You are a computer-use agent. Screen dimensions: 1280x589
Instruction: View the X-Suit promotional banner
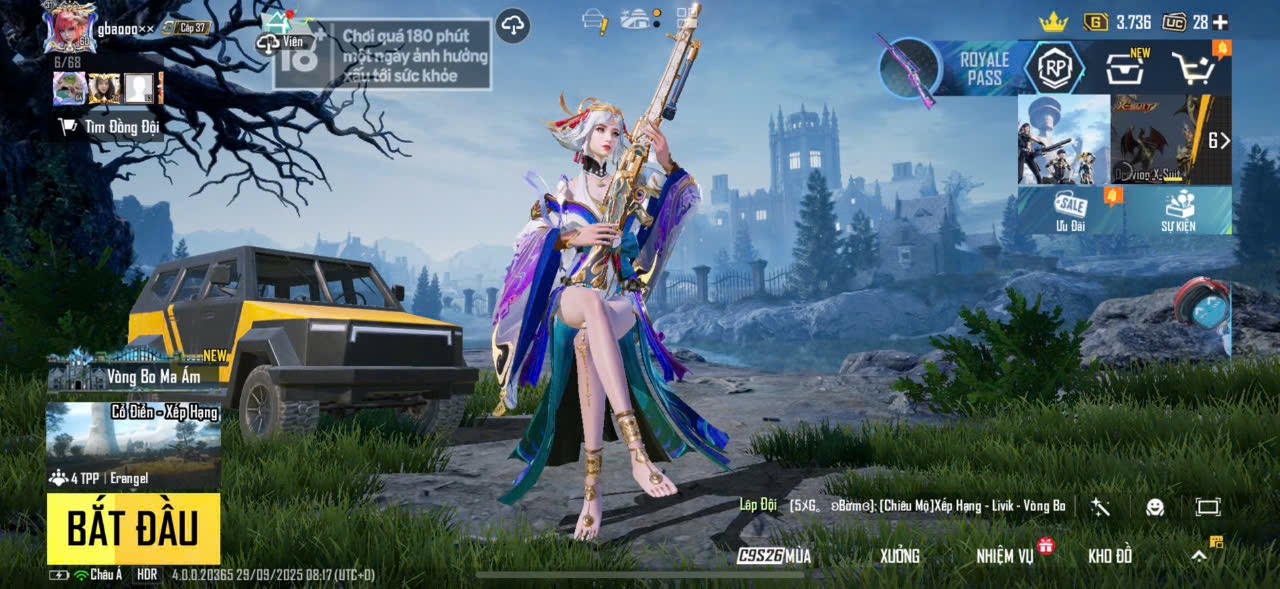[1160, 140]
